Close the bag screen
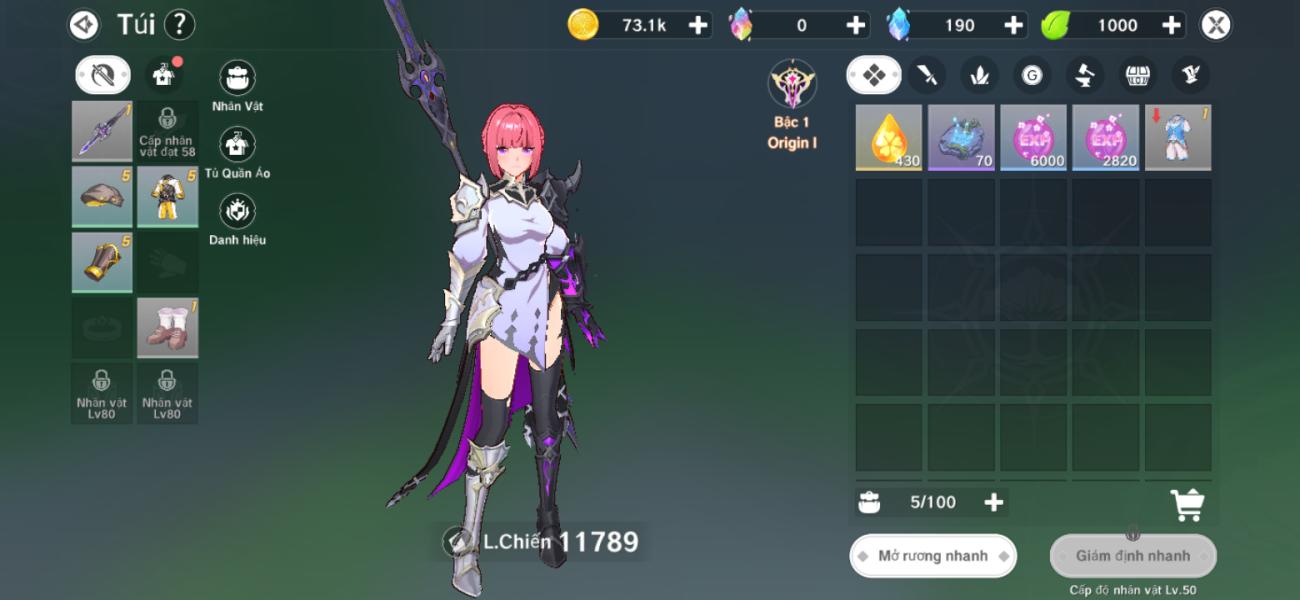This screenshot has height=600, width=1300. click(x=1215, y=25)
